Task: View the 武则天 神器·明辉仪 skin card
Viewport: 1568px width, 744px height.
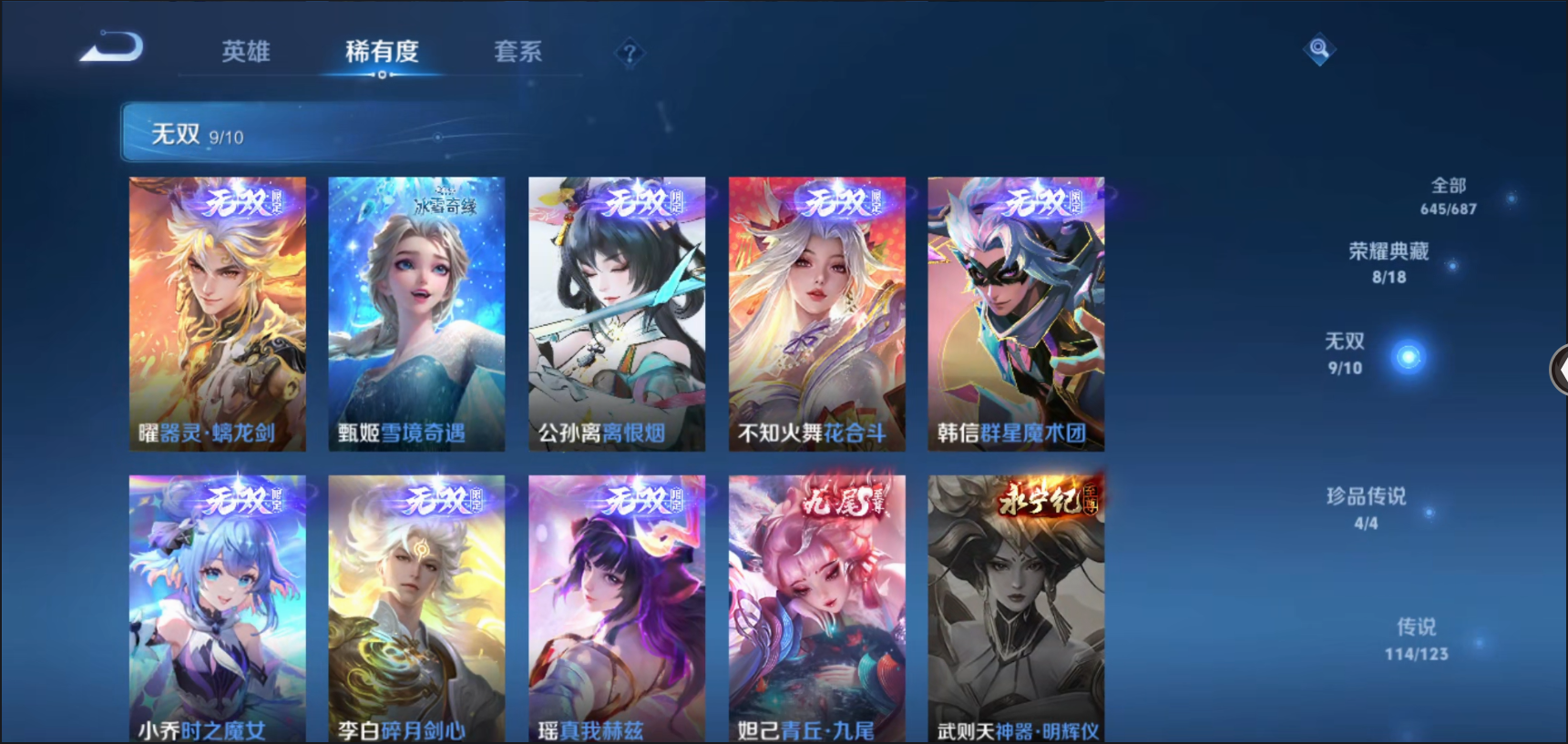Action: (1016, 608)
